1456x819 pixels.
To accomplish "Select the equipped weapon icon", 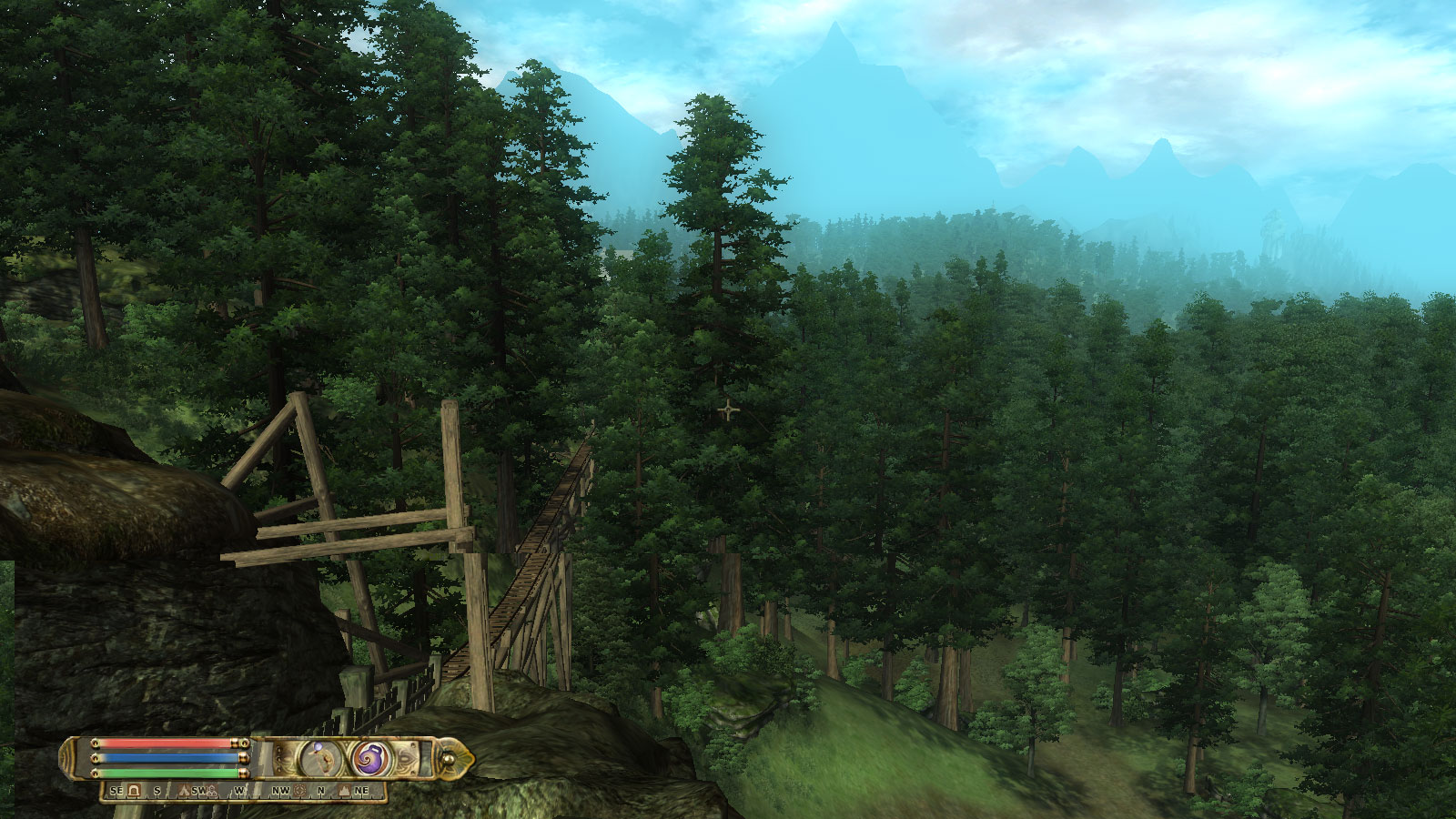I will pos(318,757).
